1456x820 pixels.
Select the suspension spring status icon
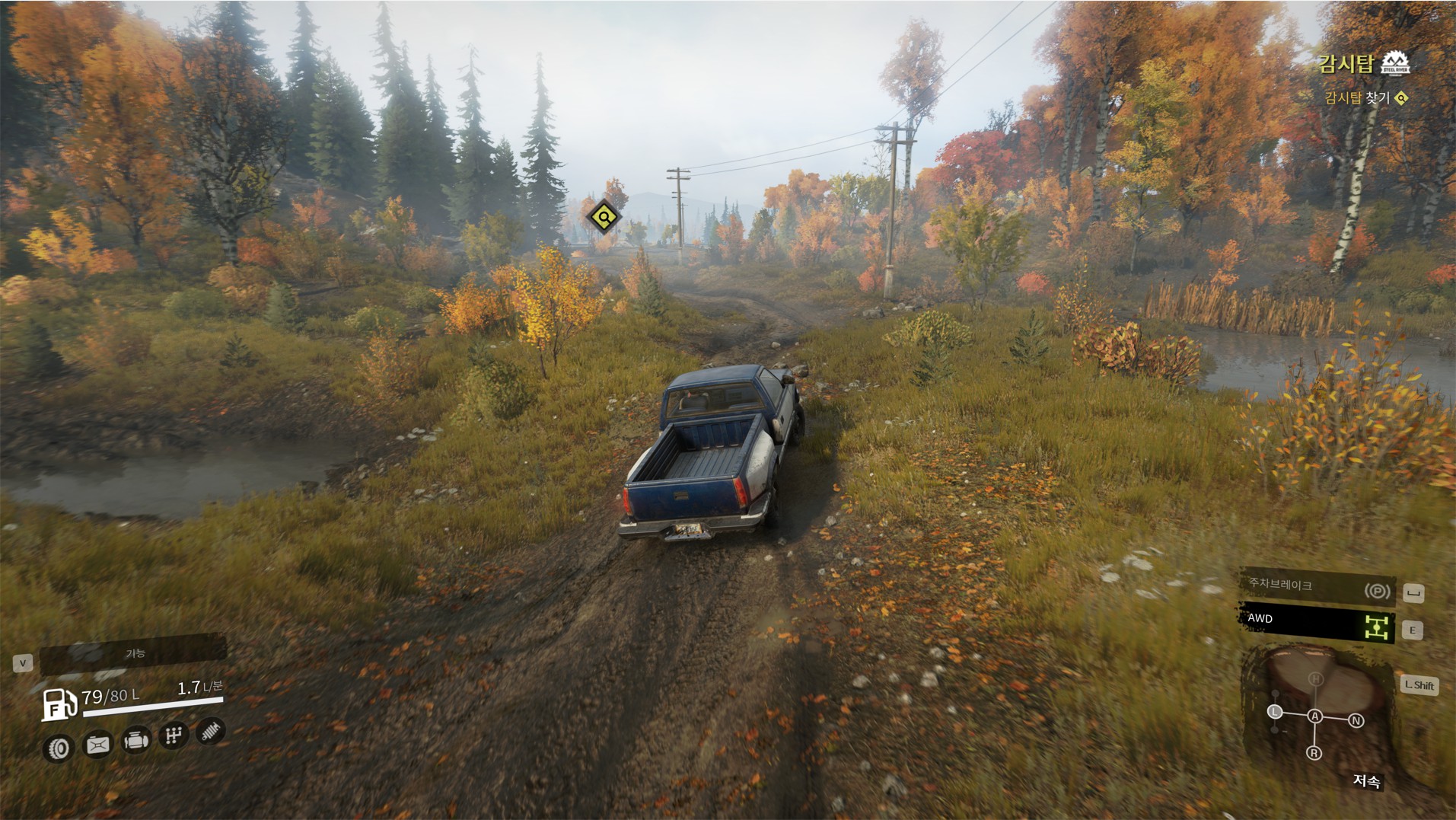(211, 731)
